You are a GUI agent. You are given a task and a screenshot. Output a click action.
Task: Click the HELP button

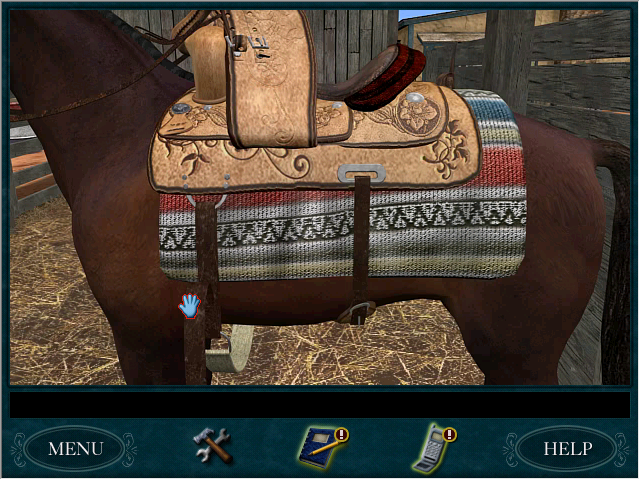pos(566,448)
